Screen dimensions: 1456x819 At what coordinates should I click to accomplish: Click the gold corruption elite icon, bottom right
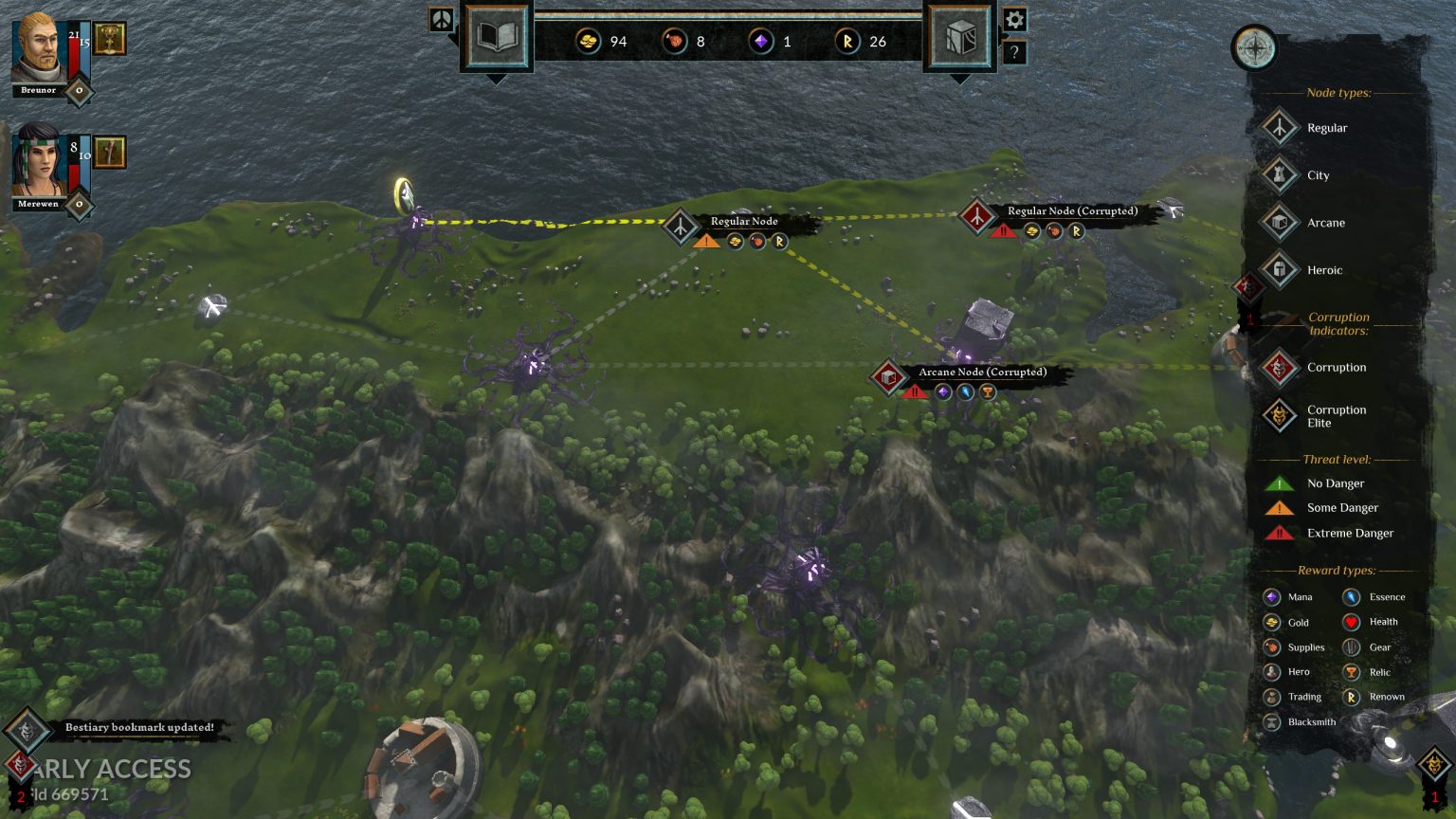[x=1433, y=764]
